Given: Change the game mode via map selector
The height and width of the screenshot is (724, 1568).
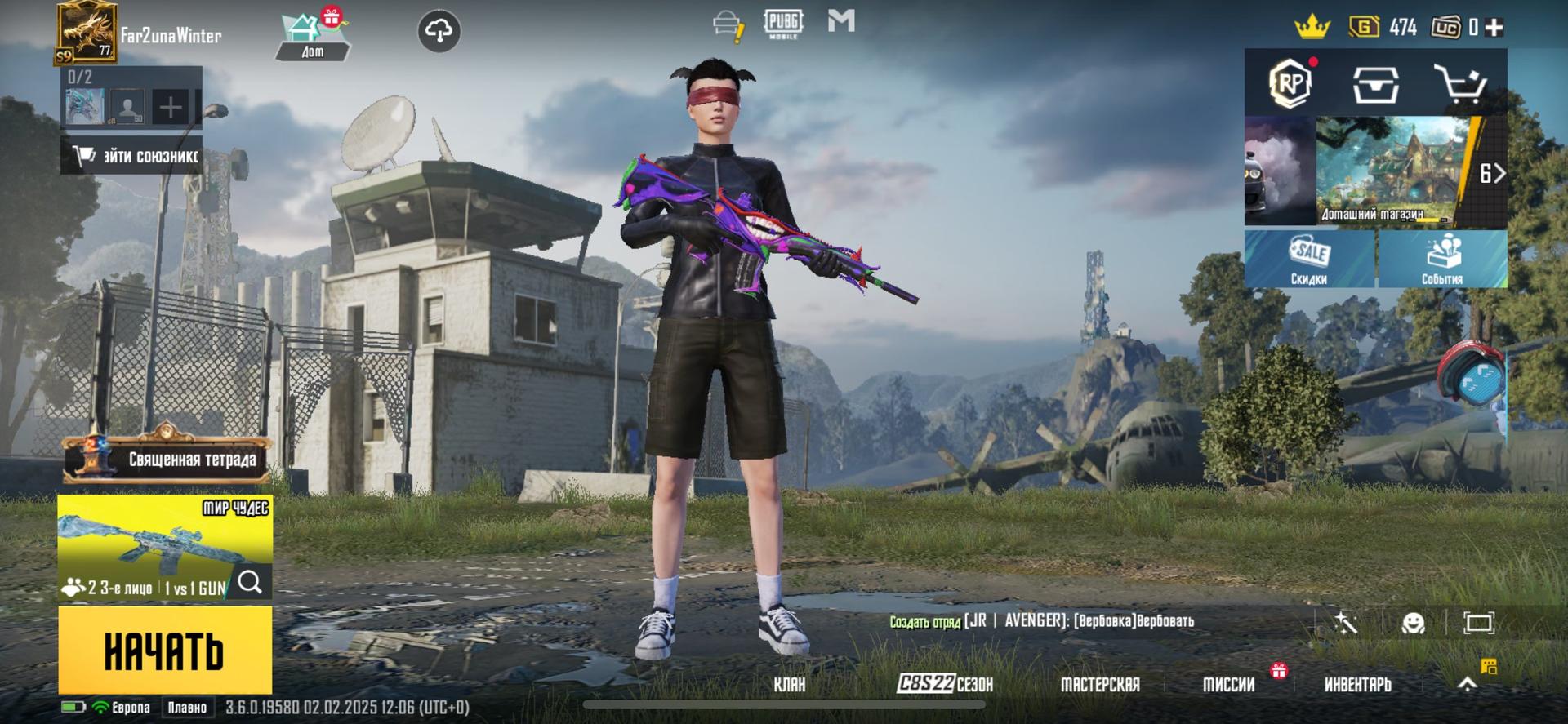Looking at the screenshot, I should coord(164,547).
